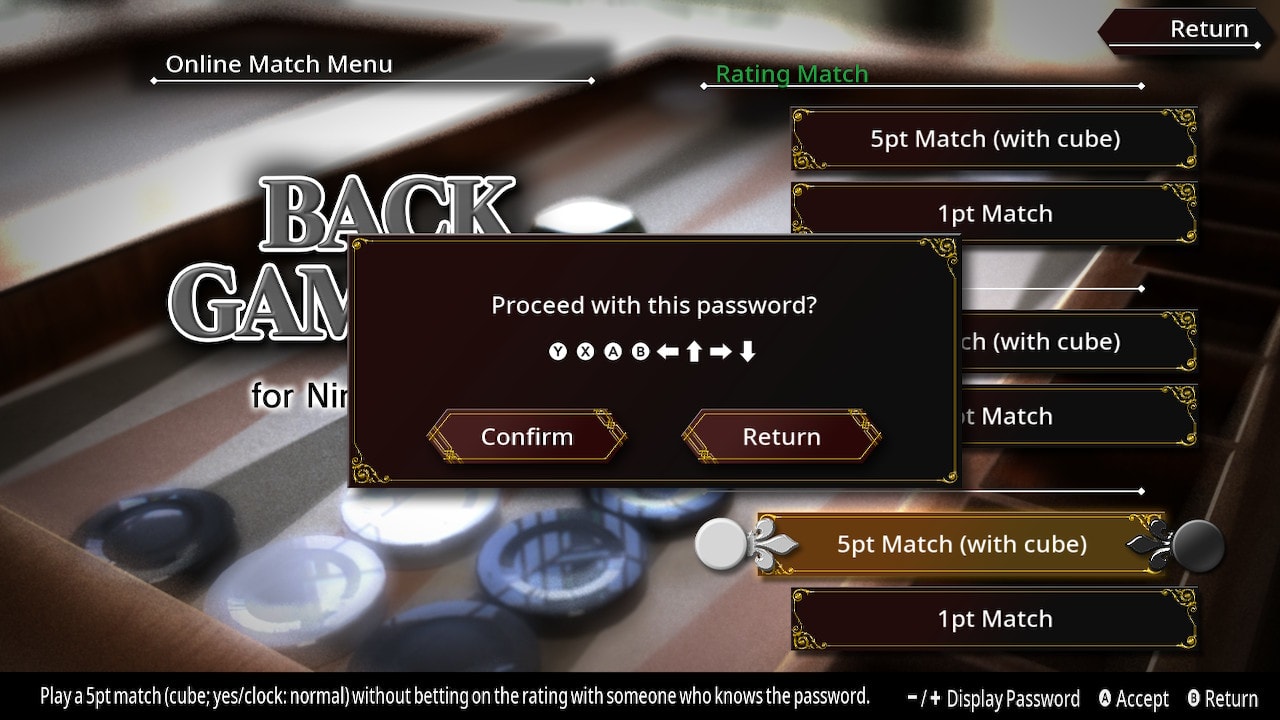Image resolution: width=1280 pixels, height=720 pixels.
Task: Select the down arrow password glyph
Action: click(749, 351)
